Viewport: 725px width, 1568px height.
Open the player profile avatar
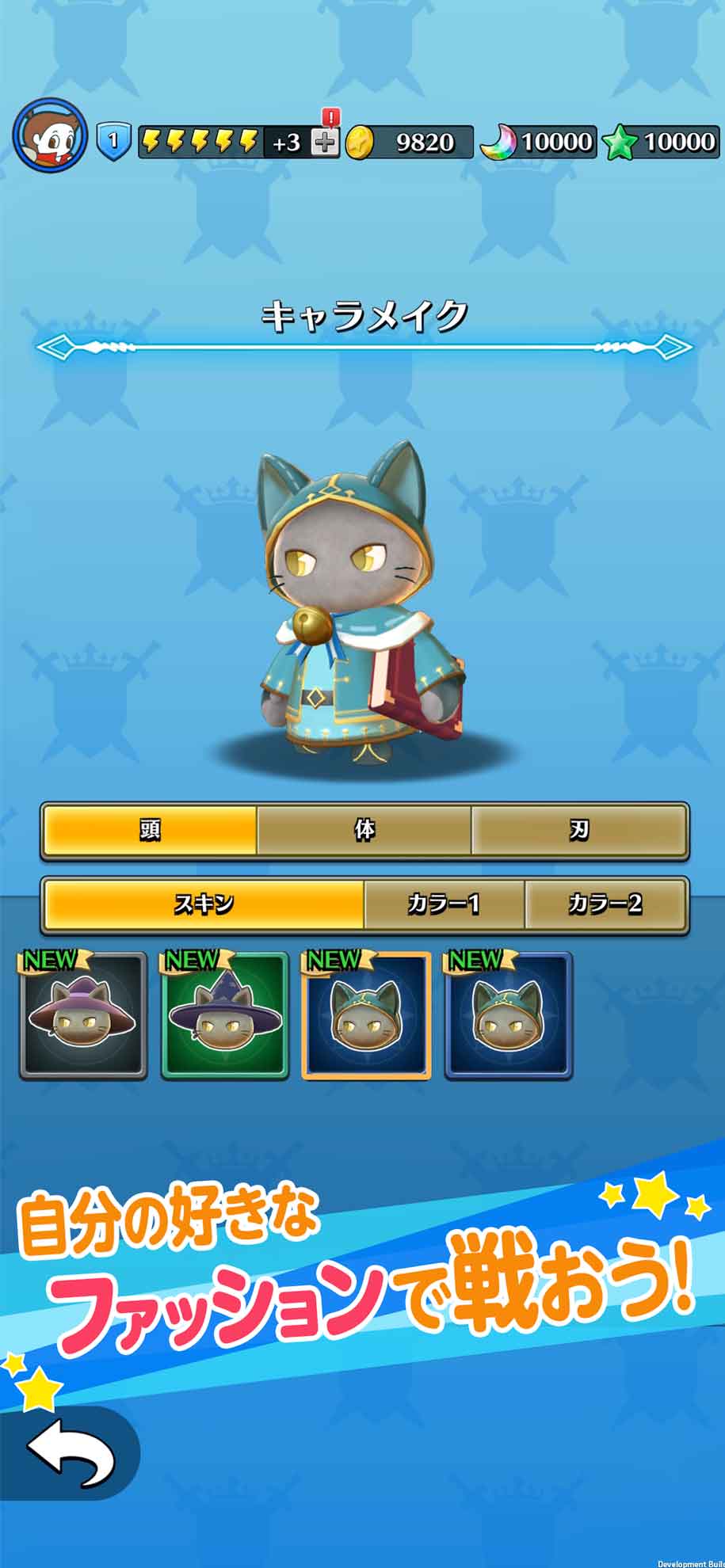pos(50,135)
